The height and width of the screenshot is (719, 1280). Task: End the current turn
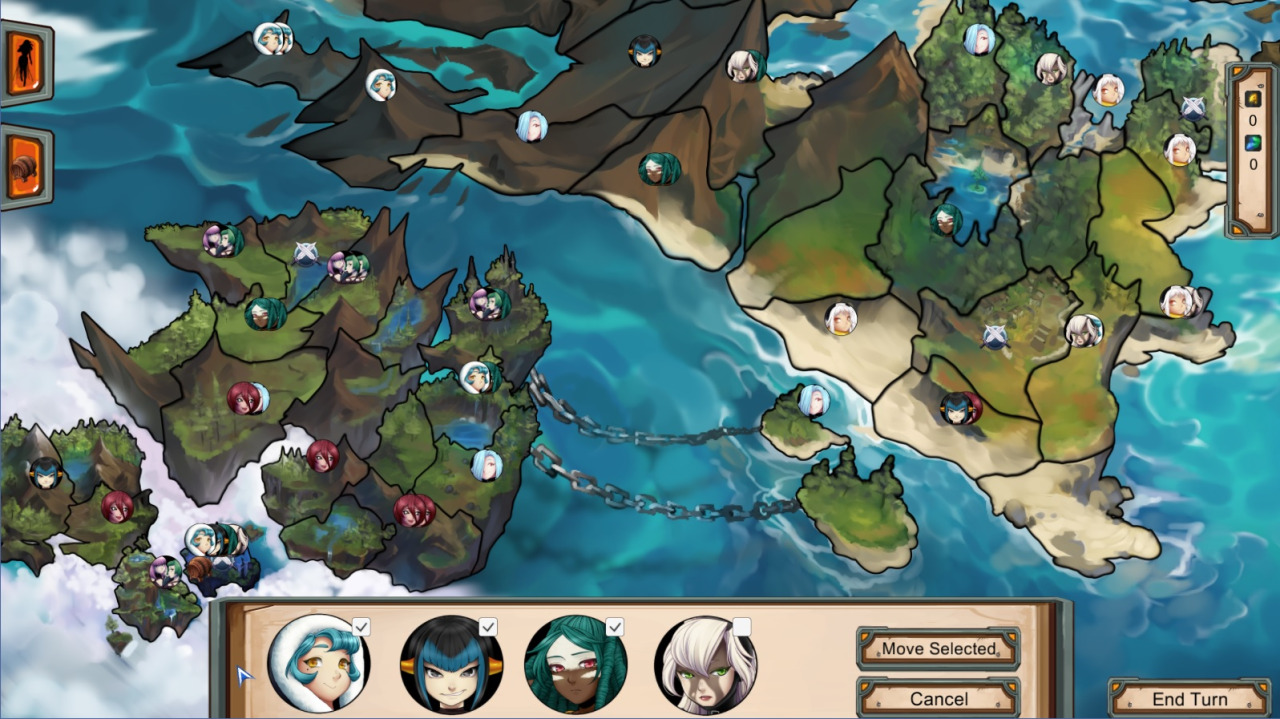pos(1189,698)
